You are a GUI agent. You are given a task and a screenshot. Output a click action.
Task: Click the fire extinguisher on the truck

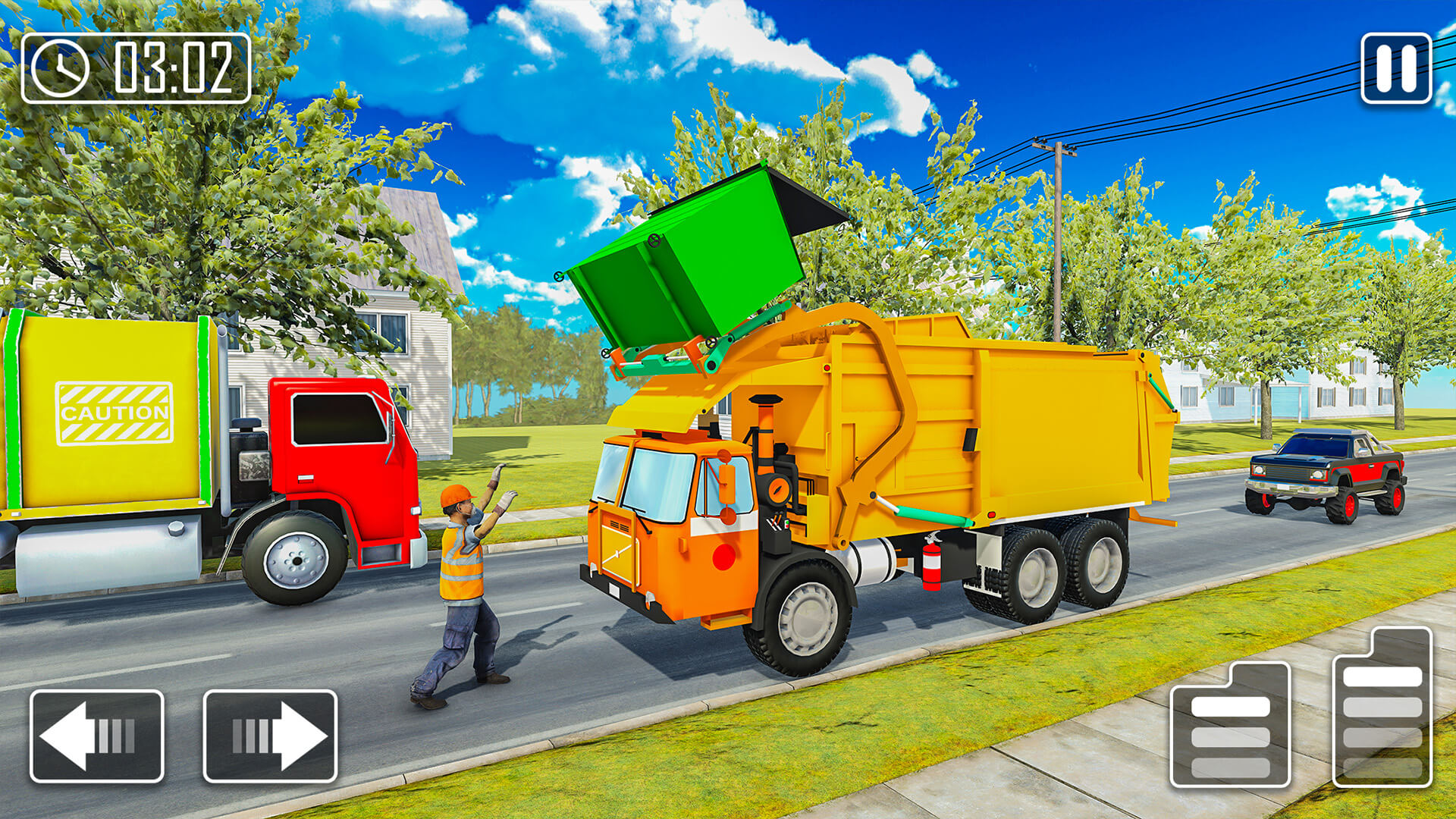tap(931, 565)
